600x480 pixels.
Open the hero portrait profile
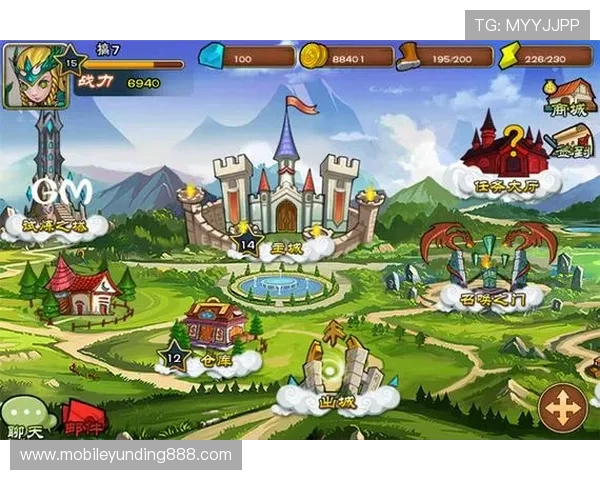[28, 75]
